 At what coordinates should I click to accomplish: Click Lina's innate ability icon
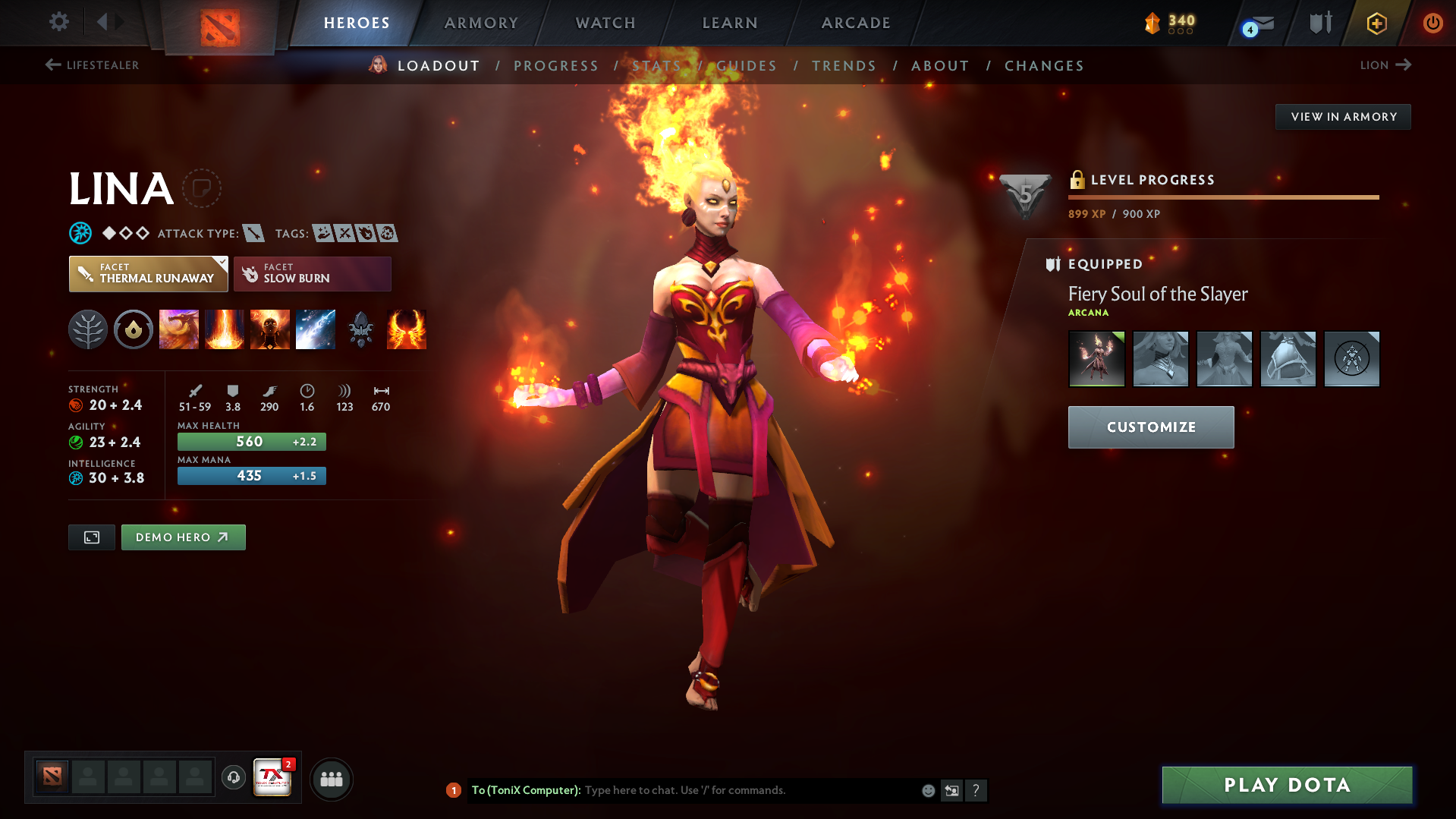click(134, 329)
